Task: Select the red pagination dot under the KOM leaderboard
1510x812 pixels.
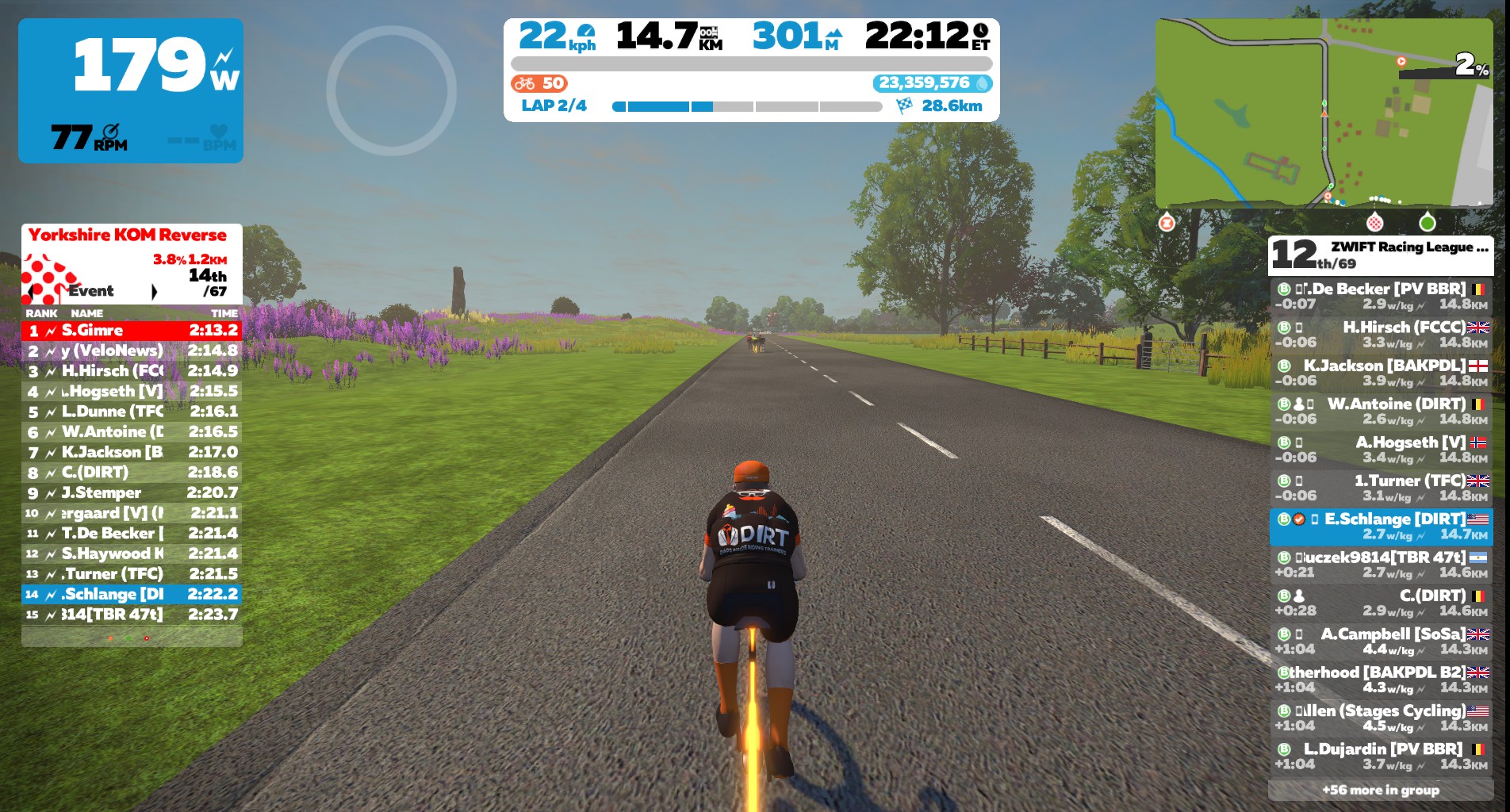Action: [x=147, y=638]
